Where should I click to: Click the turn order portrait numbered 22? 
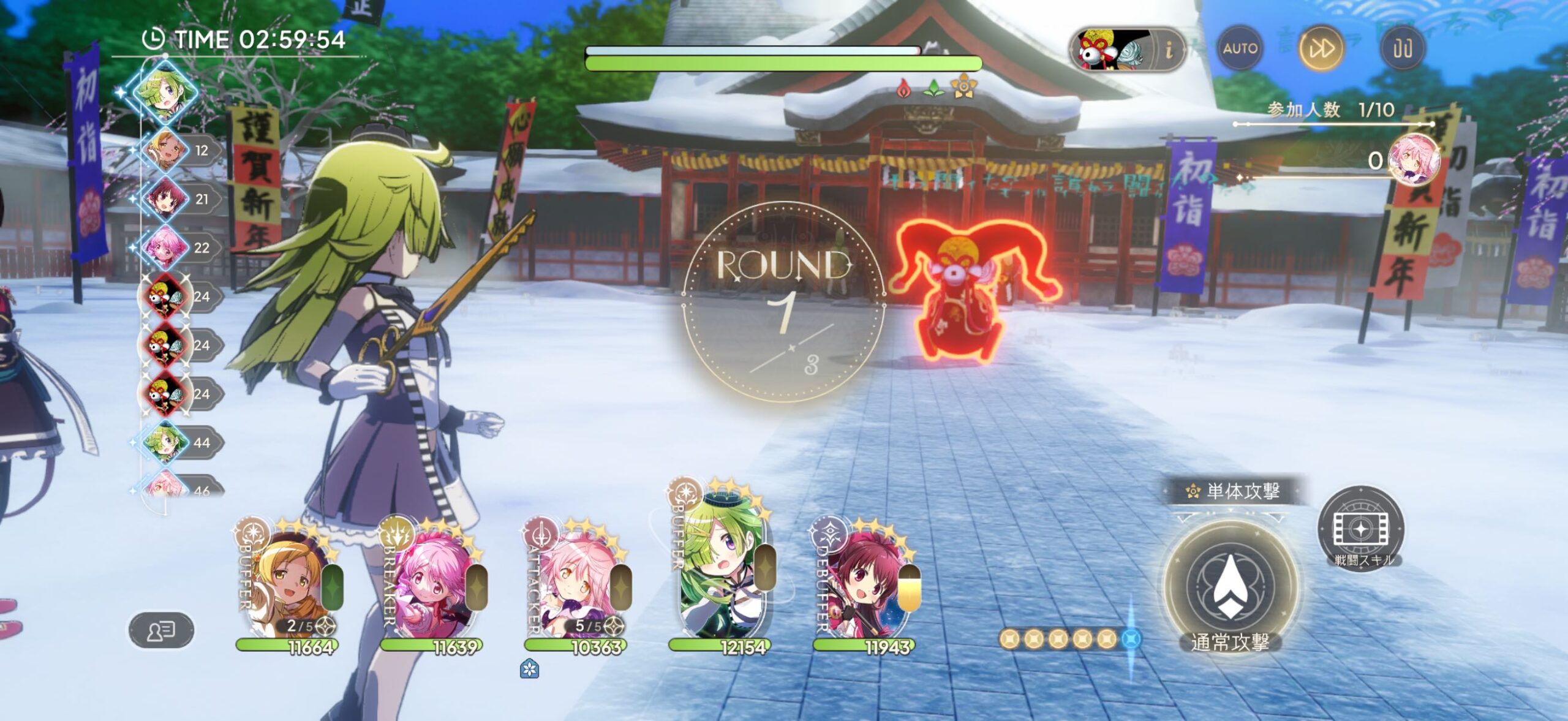164,247
